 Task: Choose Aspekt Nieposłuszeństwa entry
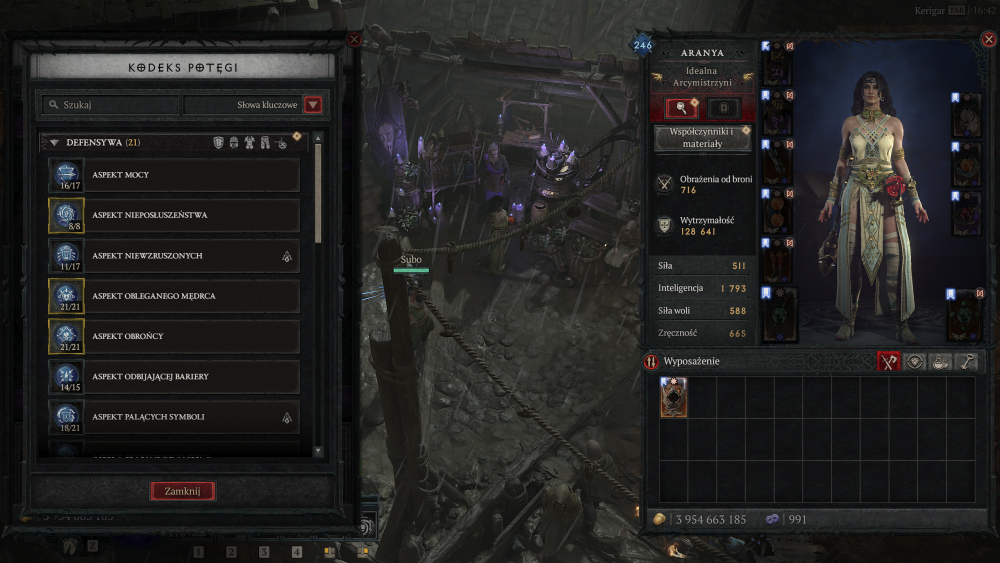(175, 215)
